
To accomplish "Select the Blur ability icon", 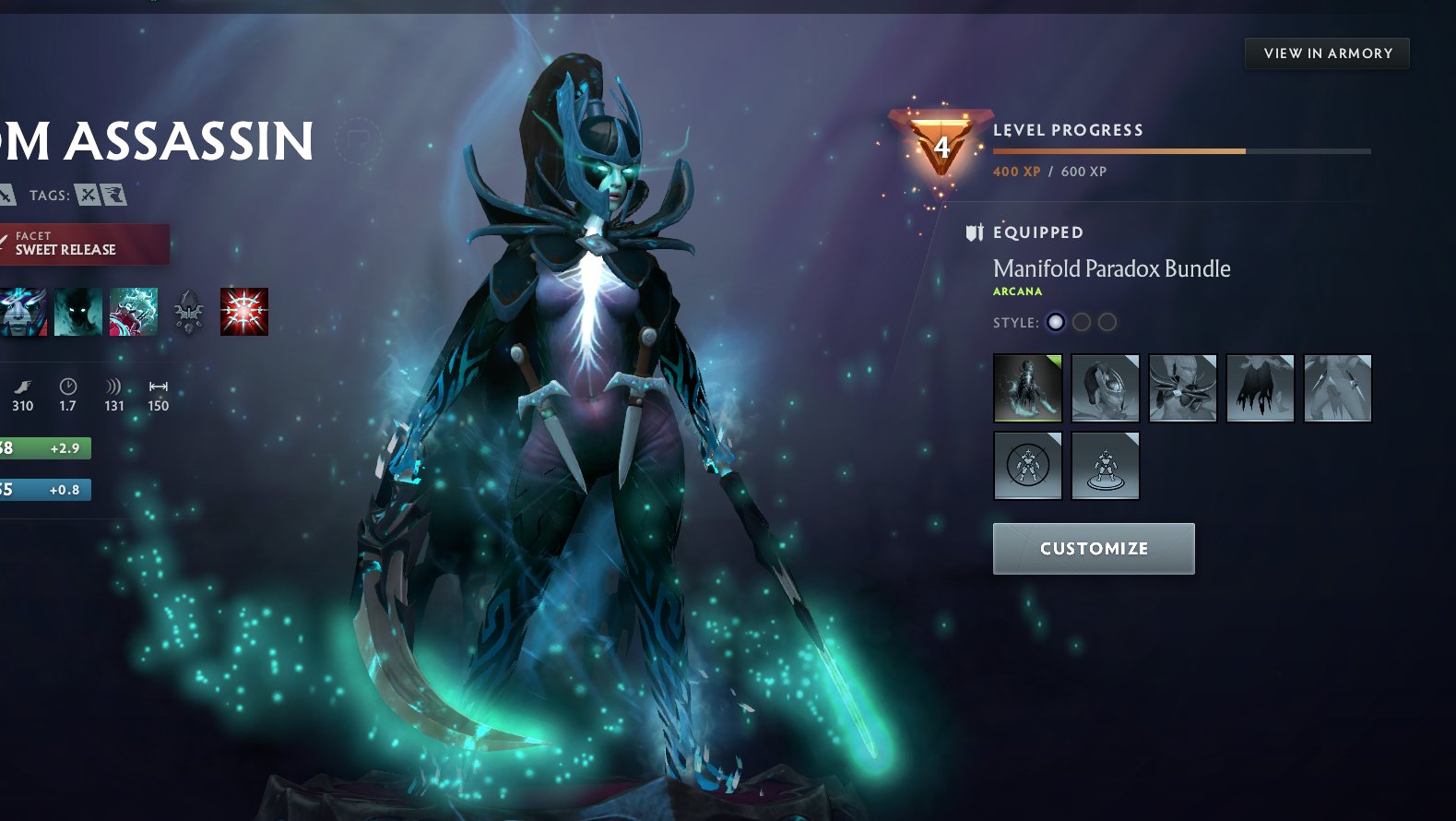I will [77, 312].
